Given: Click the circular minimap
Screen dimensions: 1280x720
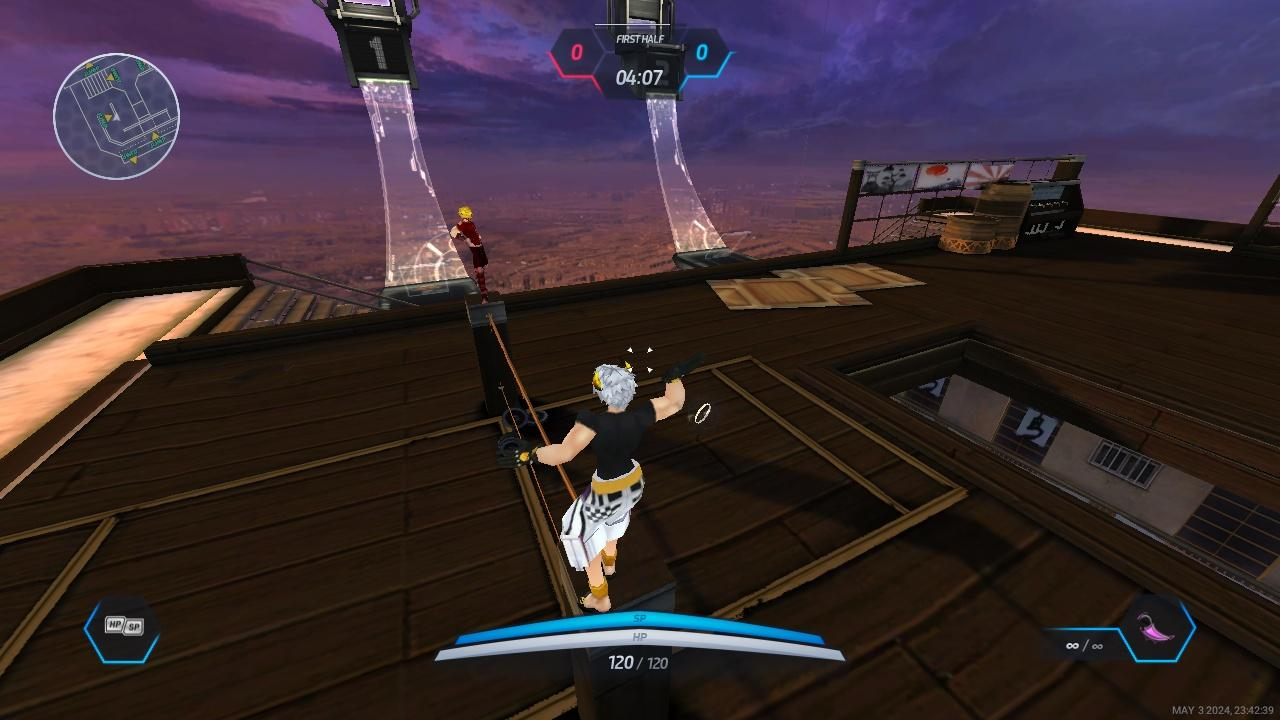Looking at the screenshot, I should pos(116,117).
